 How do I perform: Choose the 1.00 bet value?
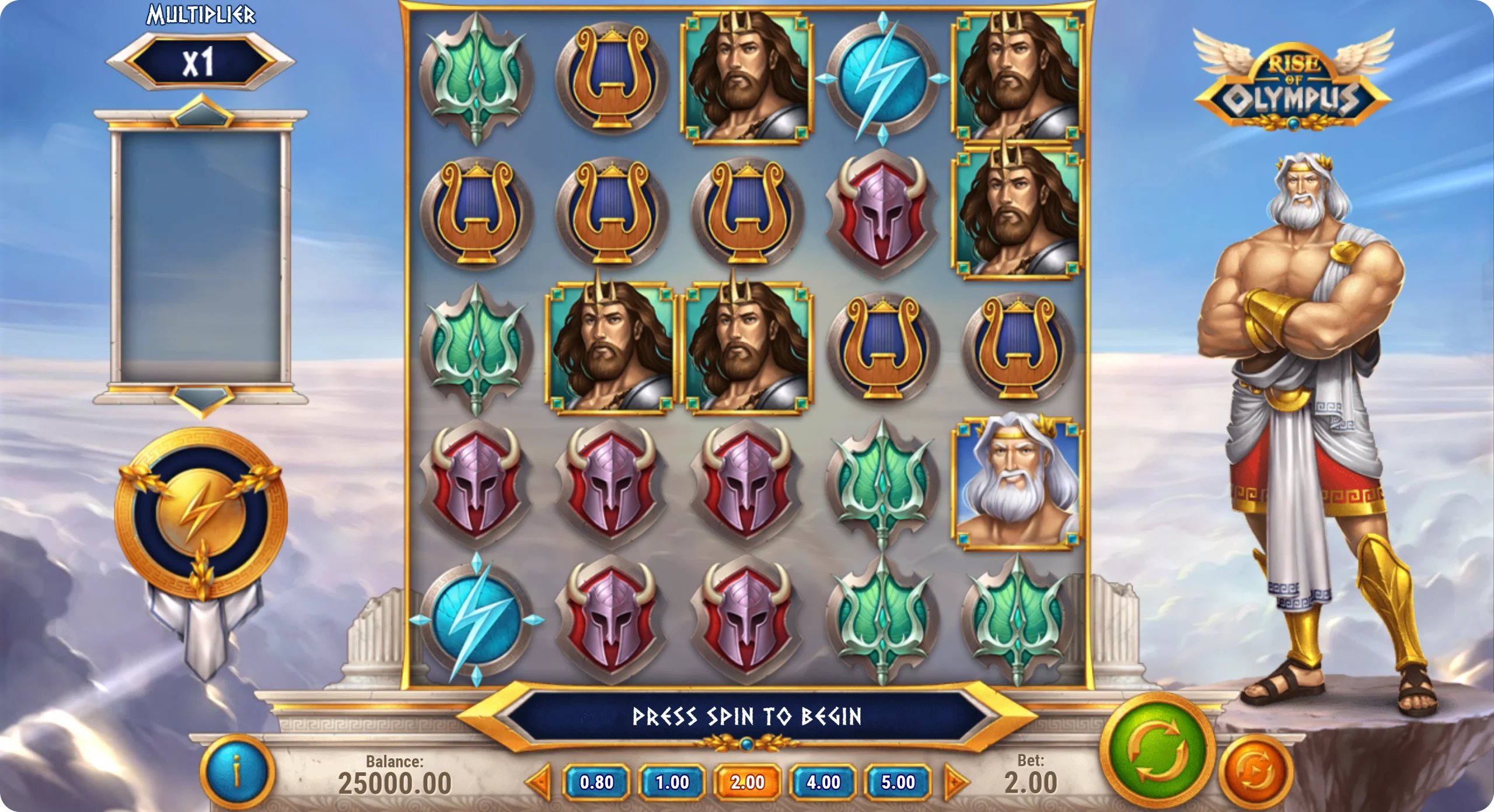pyautogui.click(x=672, y=782)
